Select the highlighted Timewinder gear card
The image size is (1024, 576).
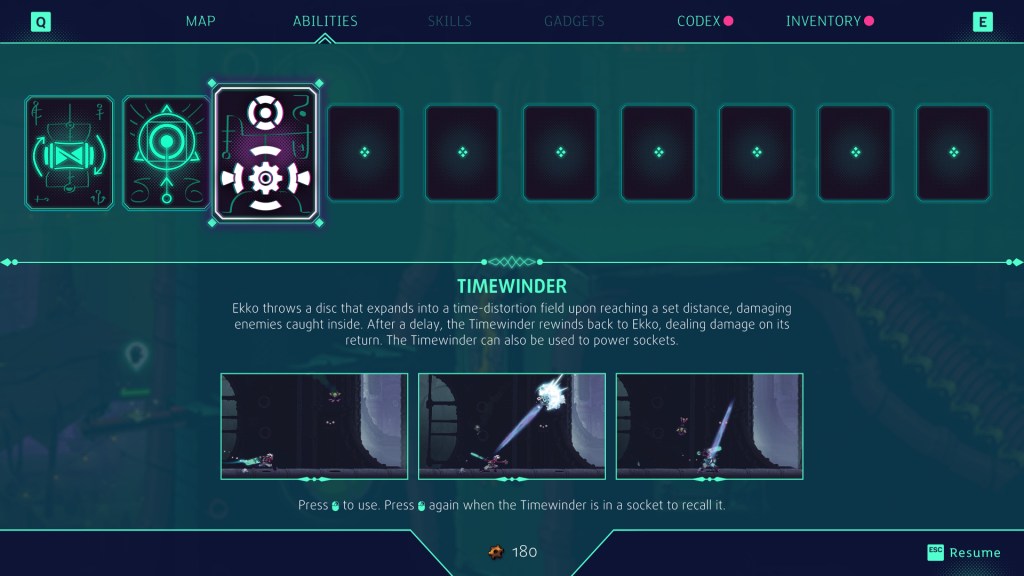[x=266, y=152]
